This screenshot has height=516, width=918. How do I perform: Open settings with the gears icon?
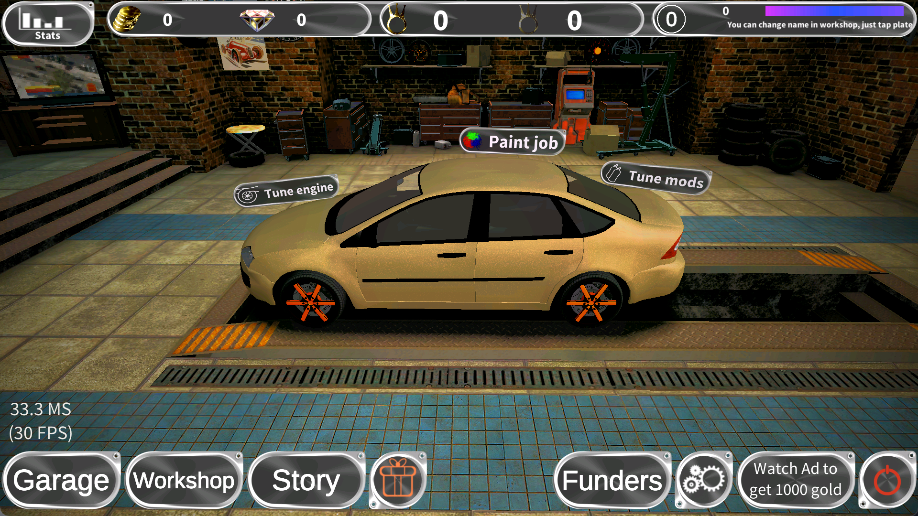pos(704,481)
